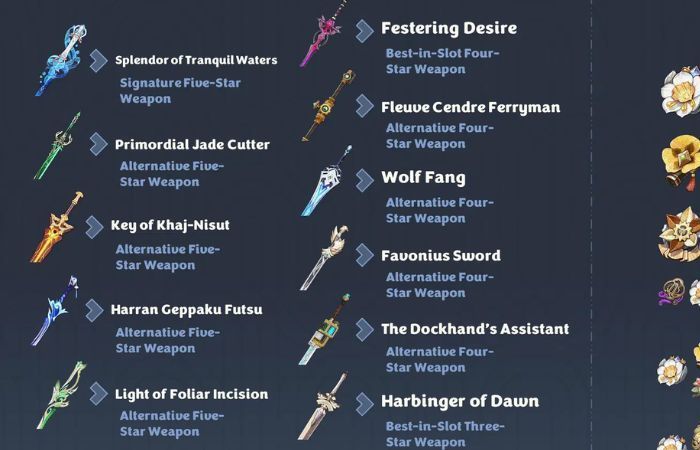This screenshot has width=700, height=450.
Task: Select the Favonius Sword icon
Action: point(324,257)
